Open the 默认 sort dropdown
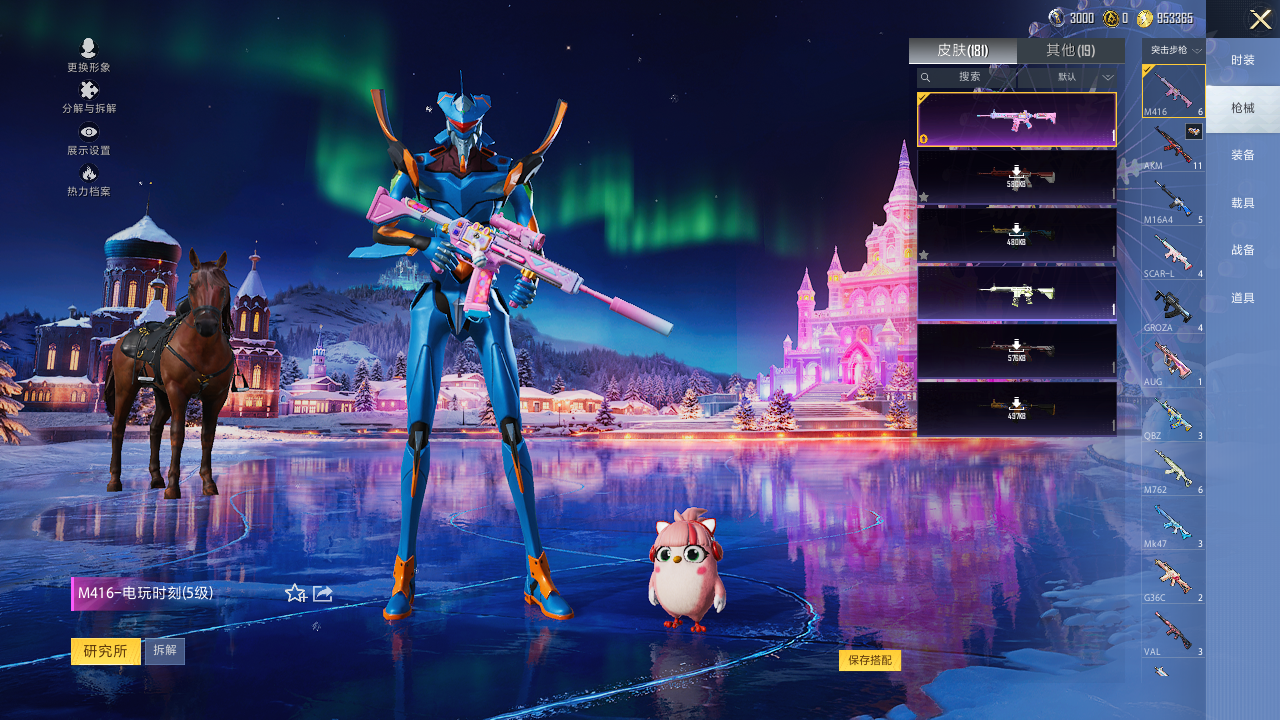Screen dimensions: 1280x720 tap(1085, 77)
